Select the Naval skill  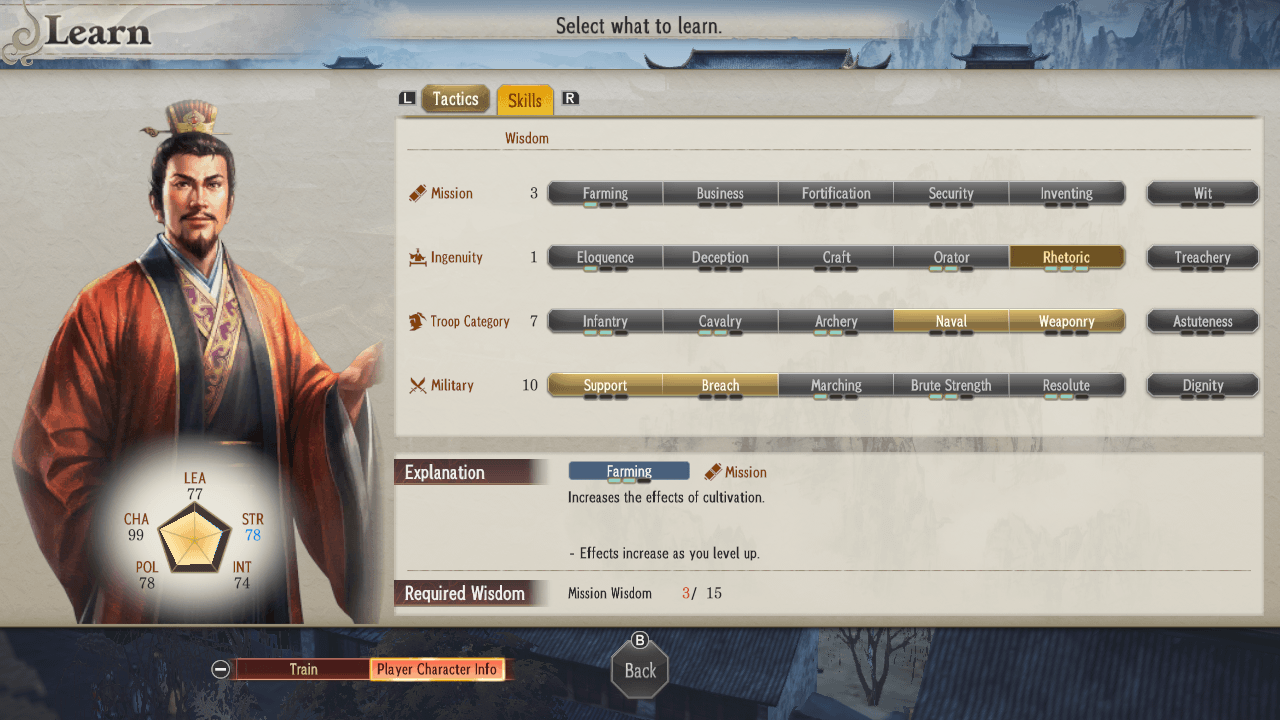click(951, 321)
